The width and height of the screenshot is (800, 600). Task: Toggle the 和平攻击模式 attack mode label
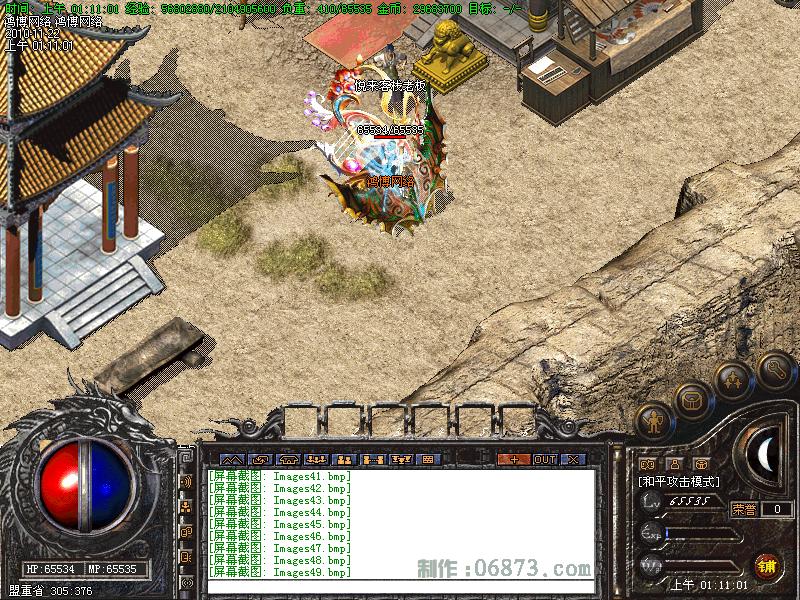679,482
